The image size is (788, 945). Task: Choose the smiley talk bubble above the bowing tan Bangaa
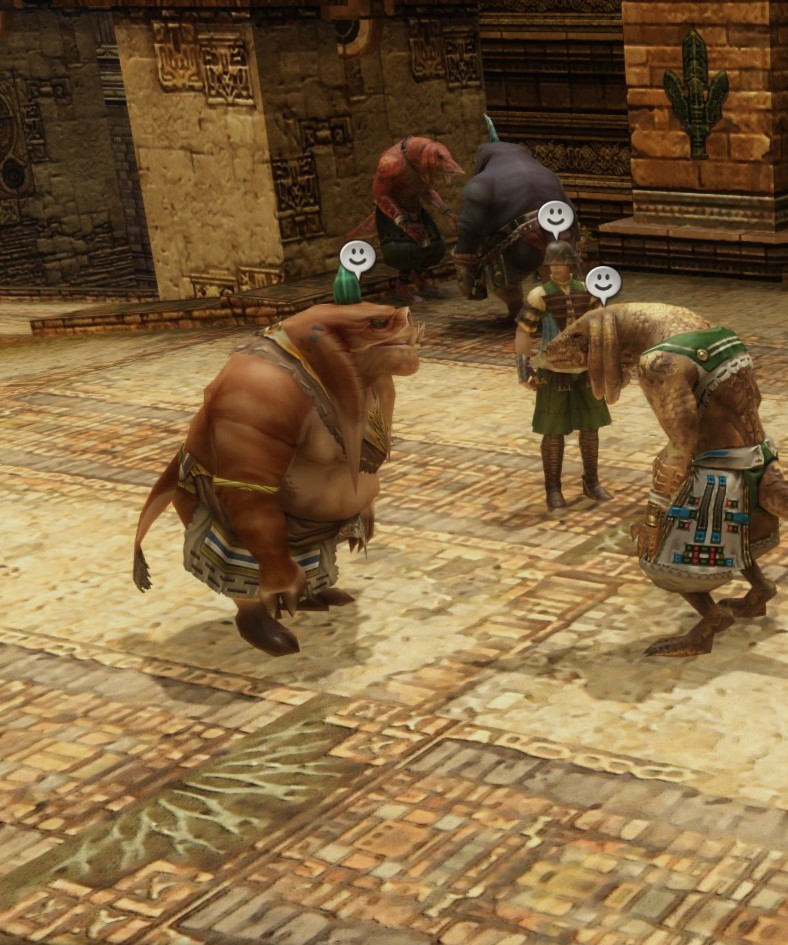(603, 284)
